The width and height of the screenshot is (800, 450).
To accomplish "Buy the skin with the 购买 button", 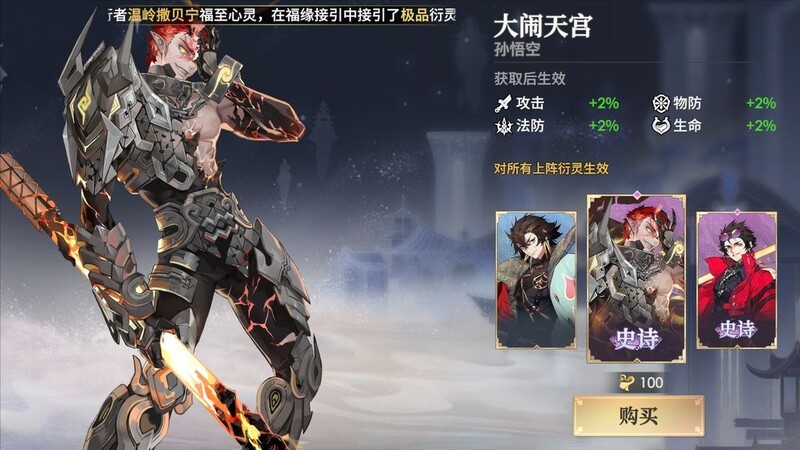I will [638, 415].
